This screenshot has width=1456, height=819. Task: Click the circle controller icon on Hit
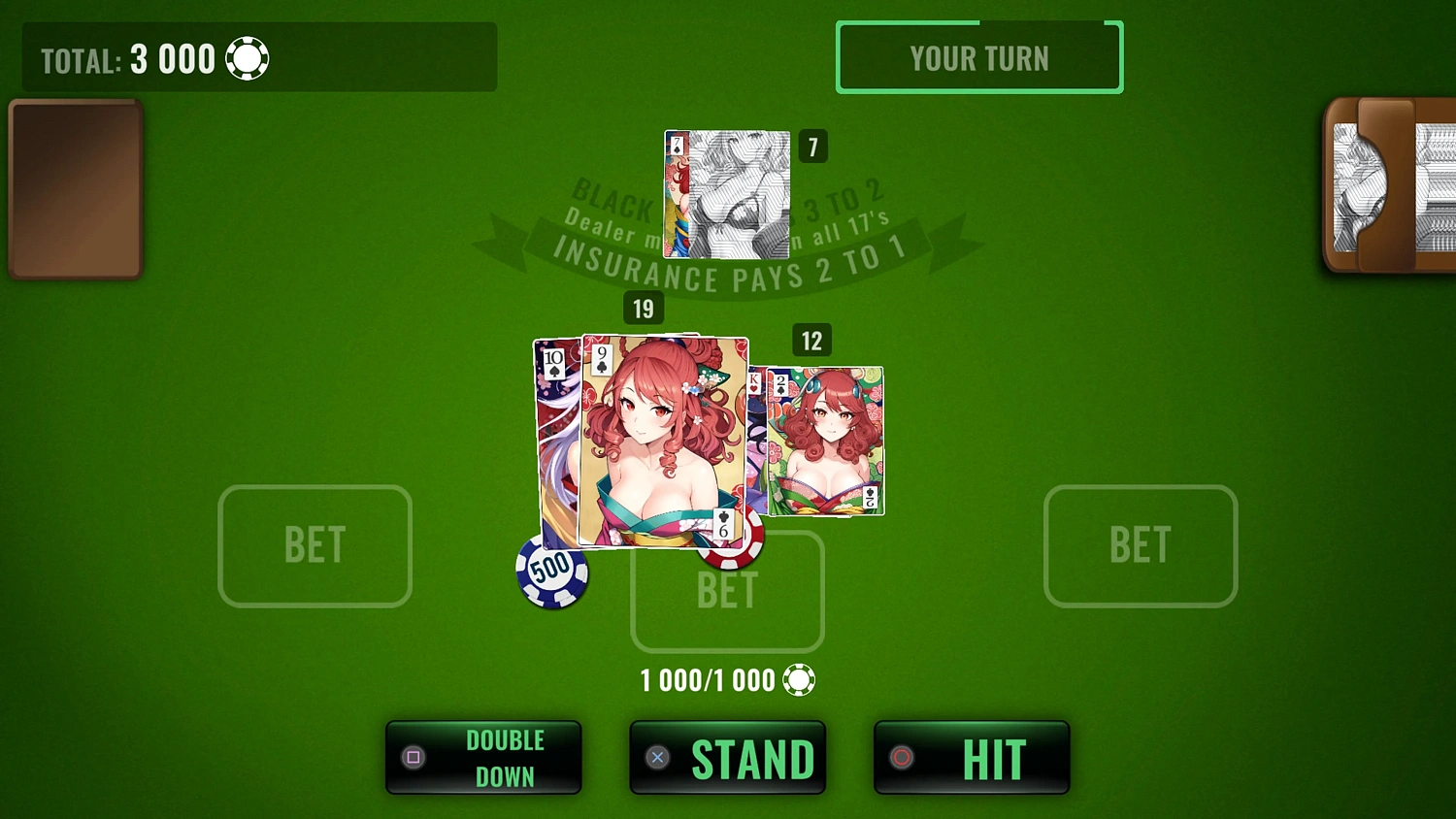pyautogui.click(x=902, y=757)
